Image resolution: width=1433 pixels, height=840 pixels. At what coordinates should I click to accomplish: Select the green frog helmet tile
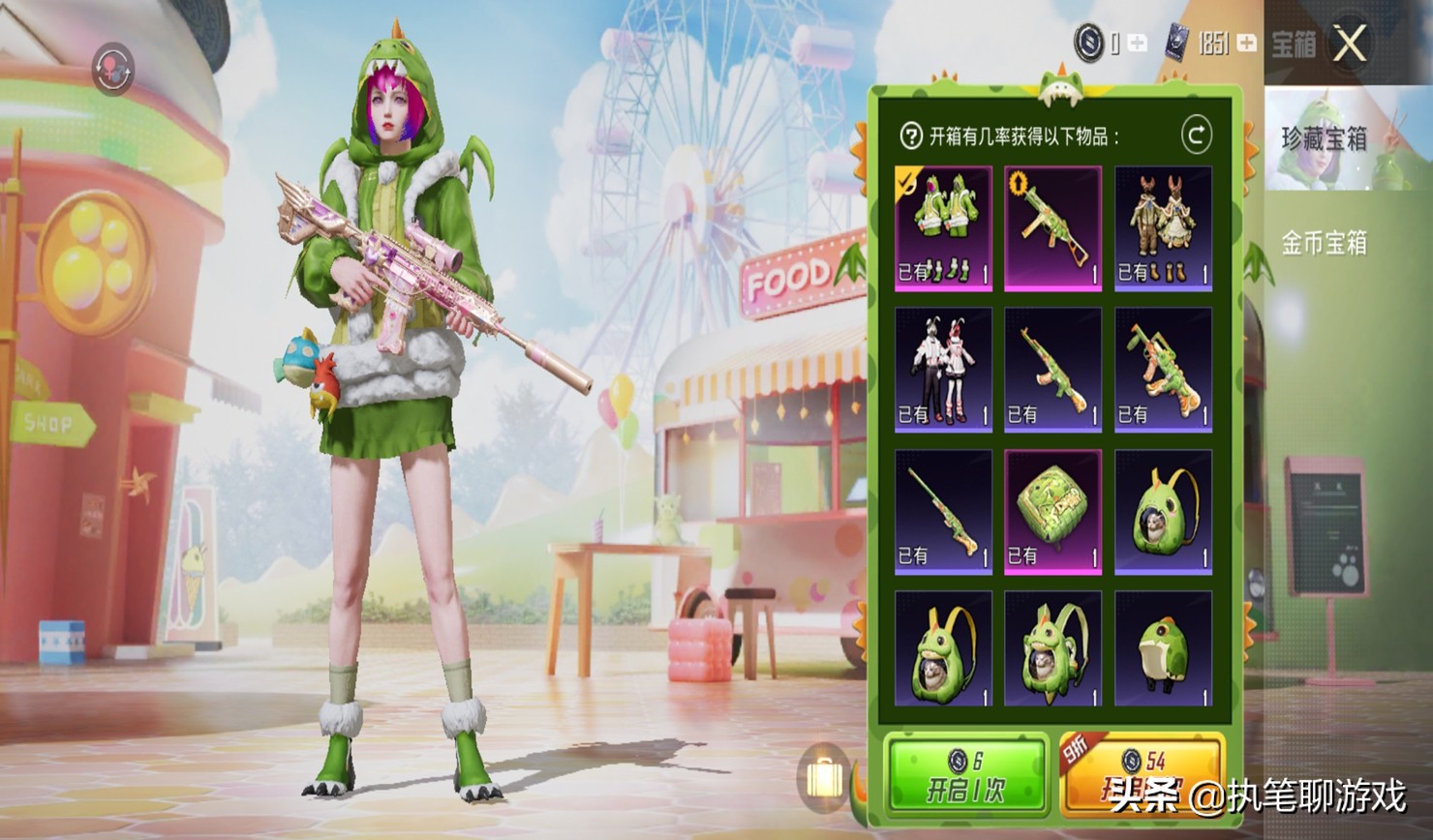pyautogui.click(x=1163, y=648)
